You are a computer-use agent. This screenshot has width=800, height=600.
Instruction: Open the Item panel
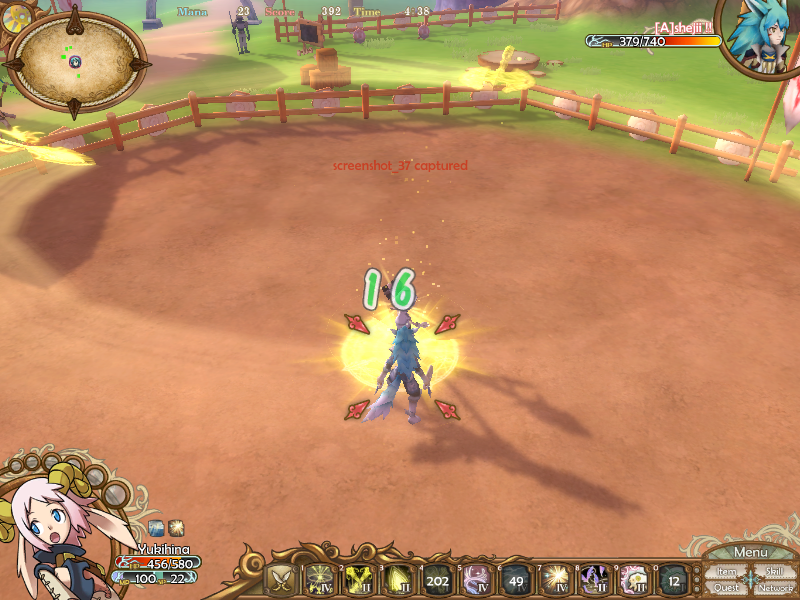click(x=726, y=572)
